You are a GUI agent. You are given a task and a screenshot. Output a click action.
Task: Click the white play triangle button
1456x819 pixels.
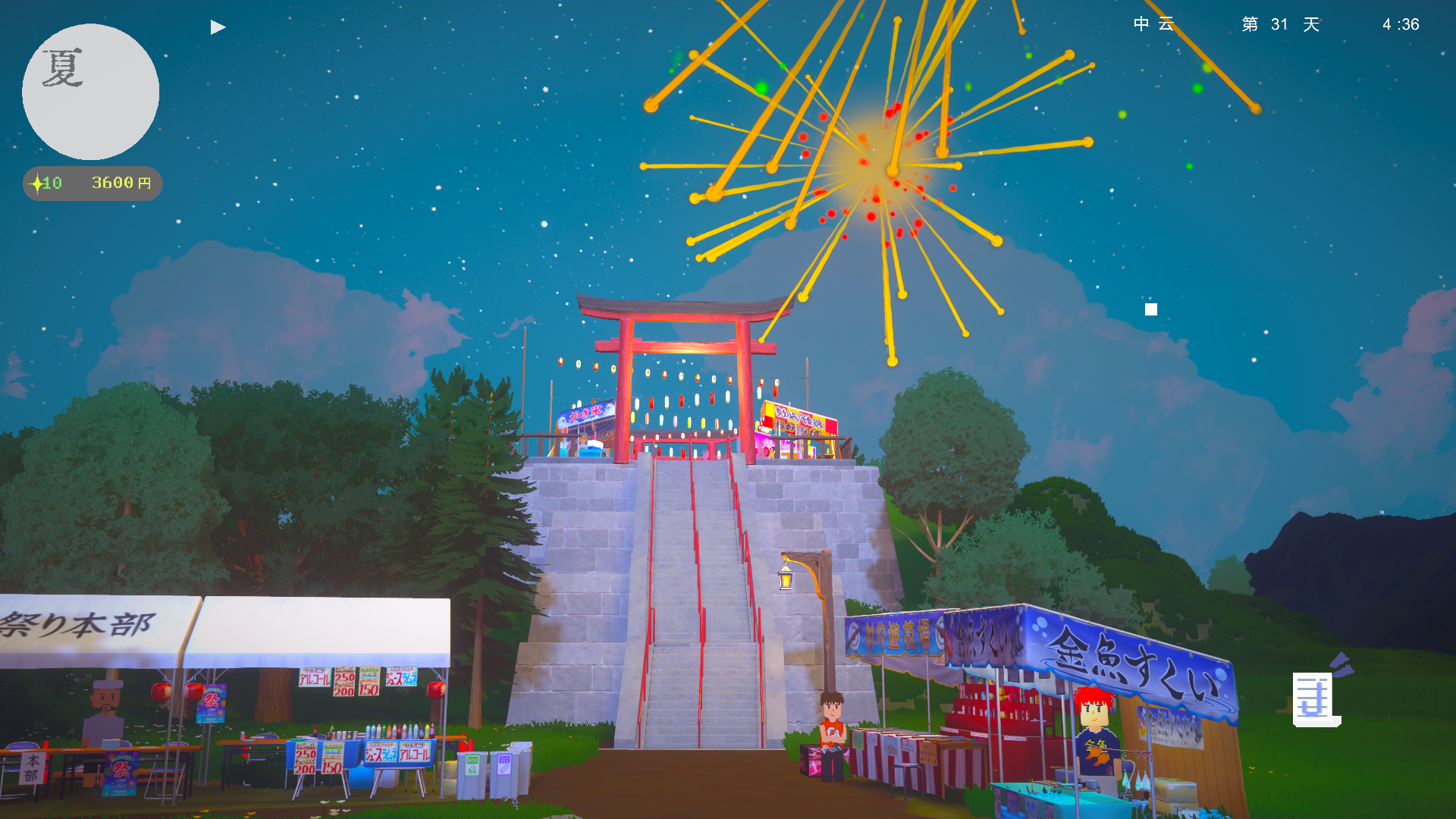[x=218, y=27]
